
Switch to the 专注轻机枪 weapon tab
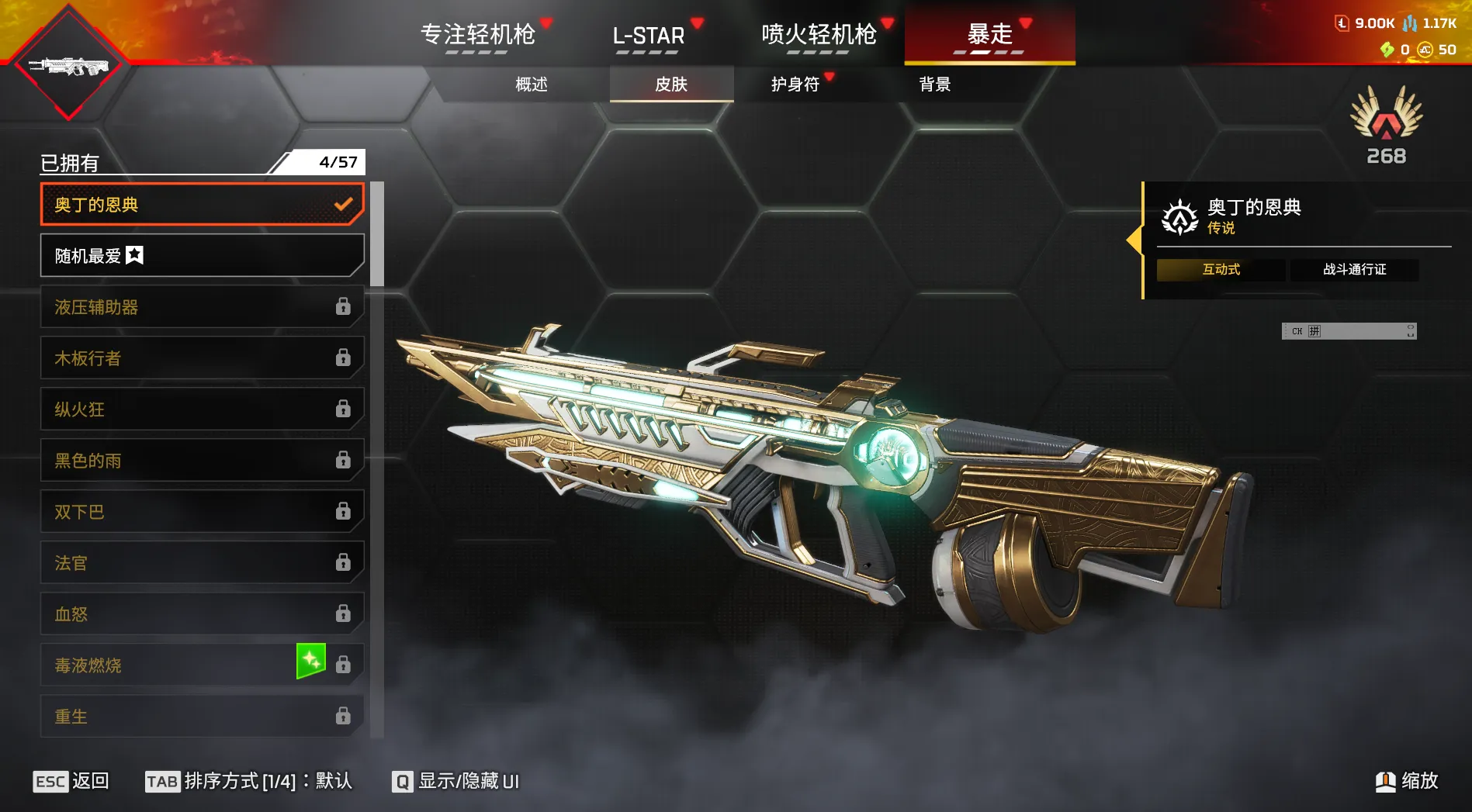click(478, 35)
